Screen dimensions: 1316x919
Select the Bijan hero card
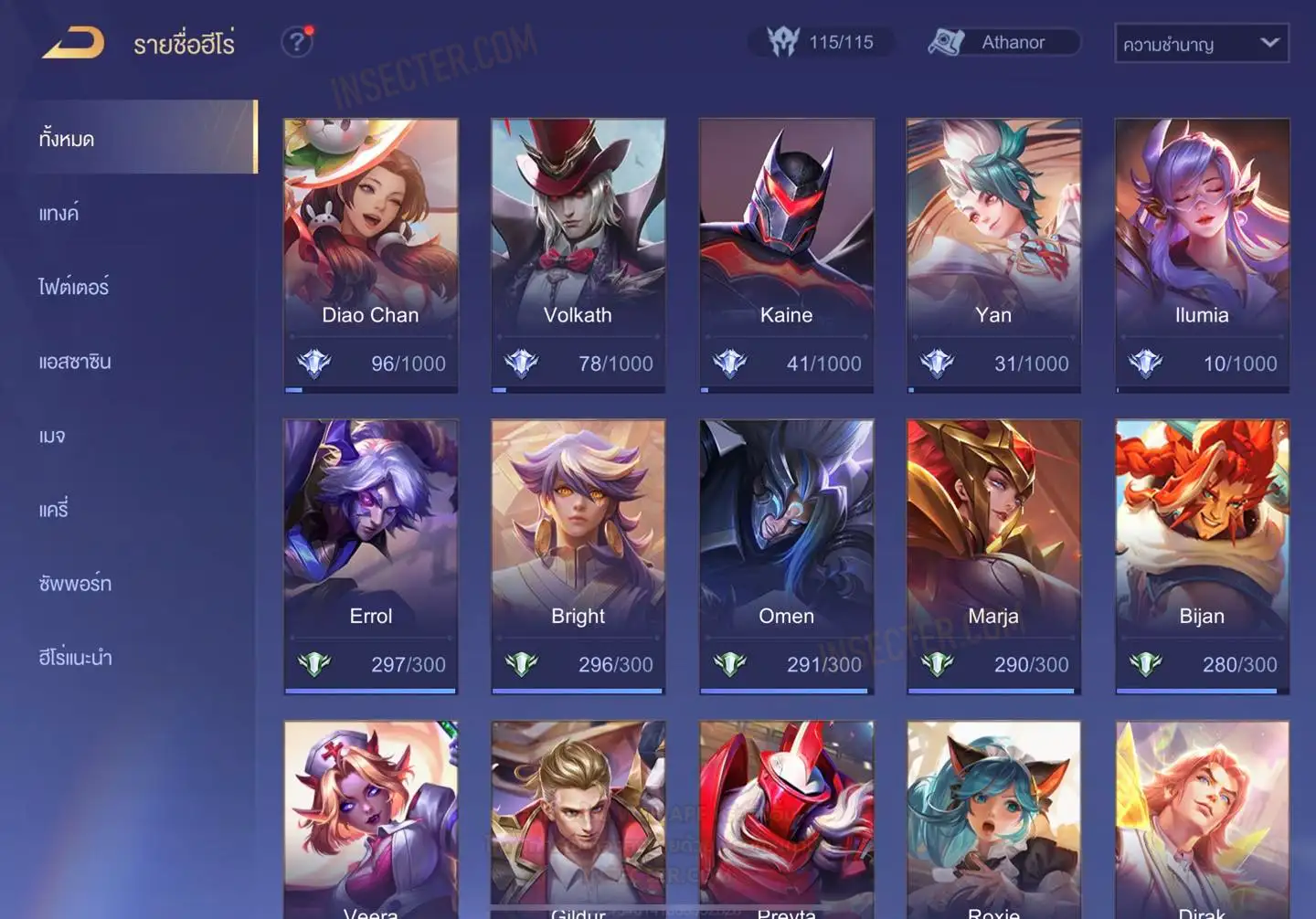tap(1202, 556)
